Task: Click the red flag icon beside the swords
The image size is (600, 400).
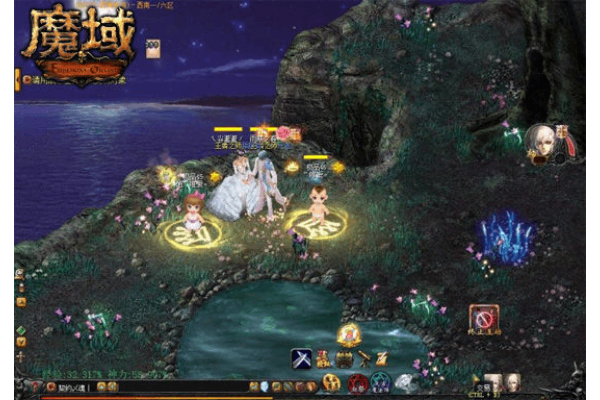Action: (324, 358)
